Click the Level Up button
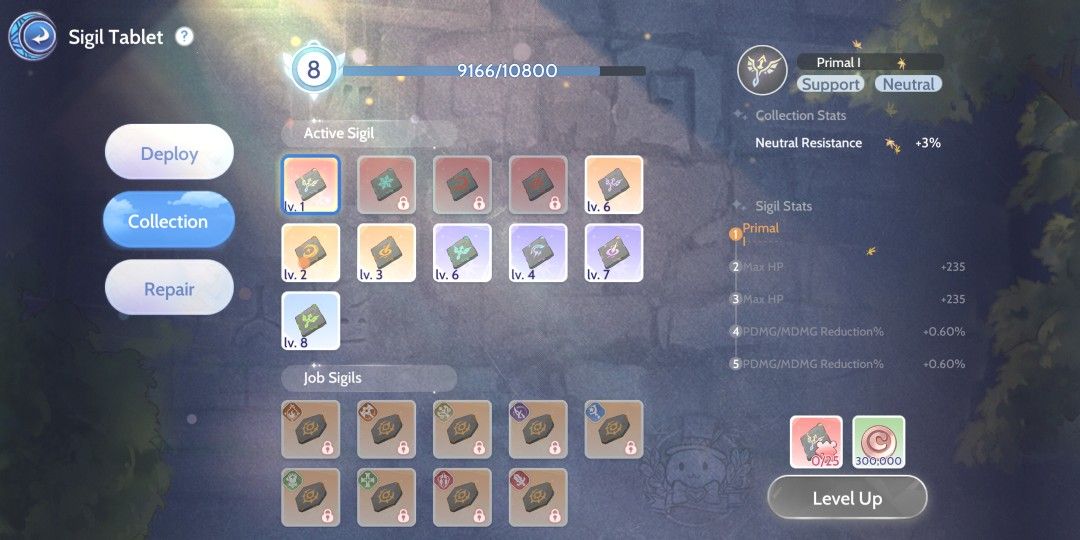This screenshot has height=540, width=1080. click(x=847, y=498)
